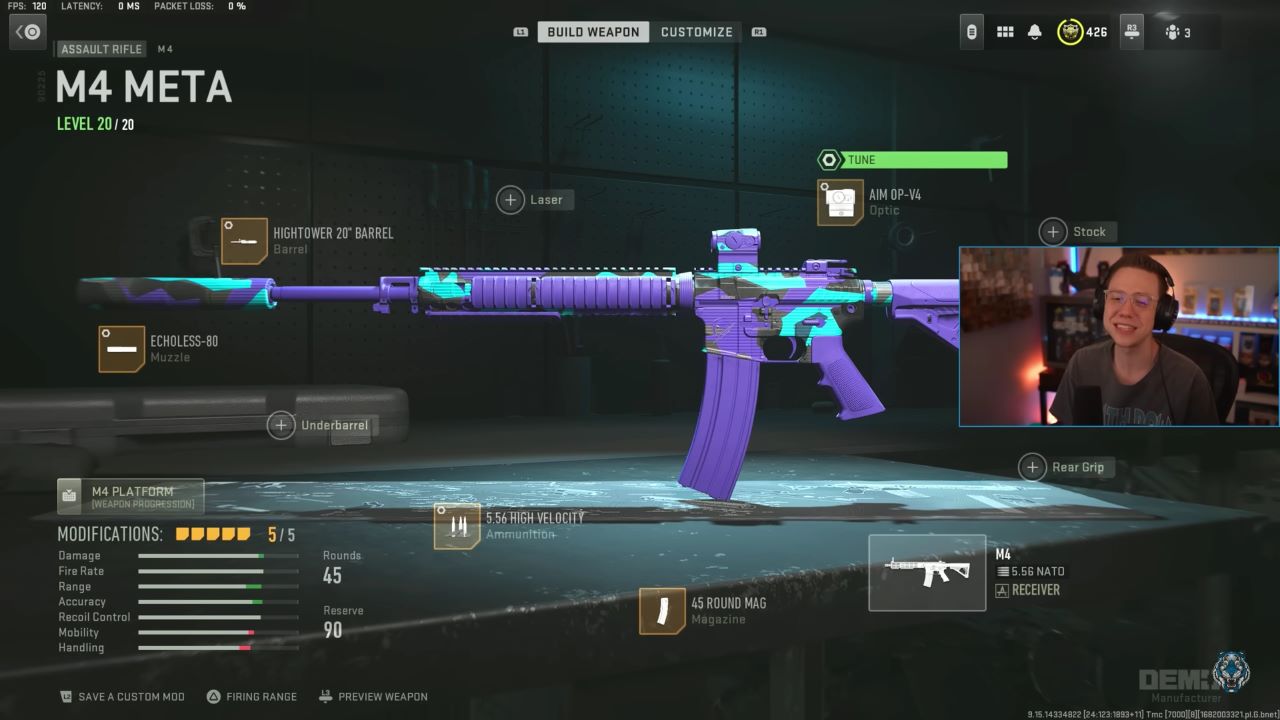Select the M4 receiver thumbnail
The height and width of the screenshot is (720, 1280).
926,572
